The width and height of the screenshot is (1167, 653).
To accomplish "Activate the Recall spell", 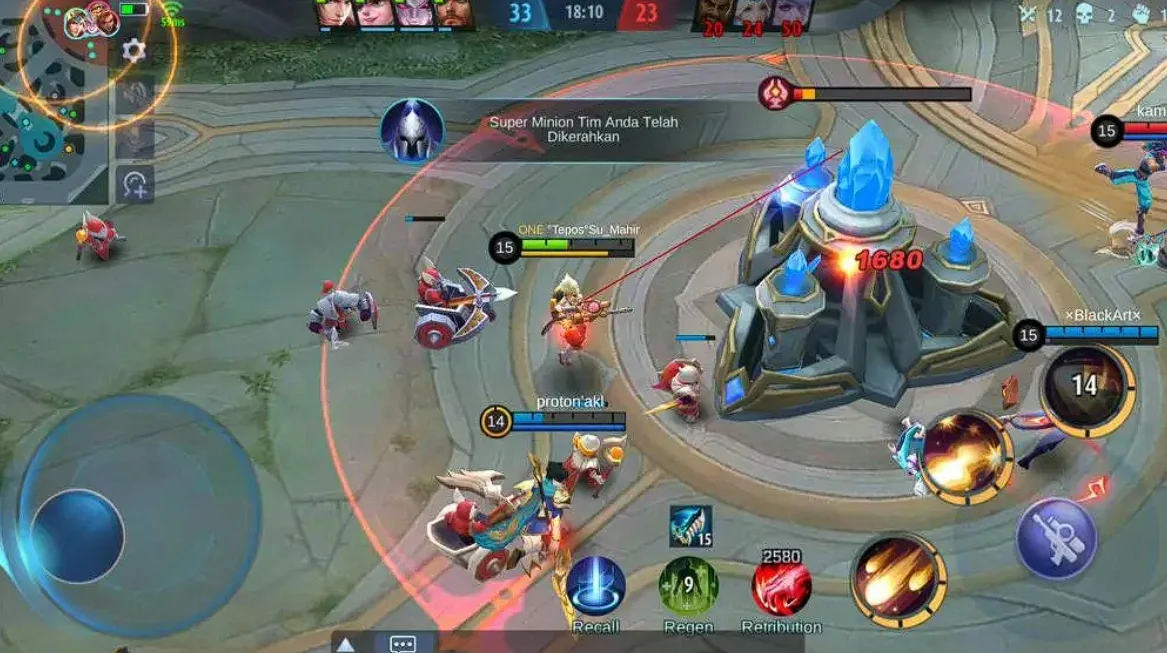I will (x=596, y=586).
